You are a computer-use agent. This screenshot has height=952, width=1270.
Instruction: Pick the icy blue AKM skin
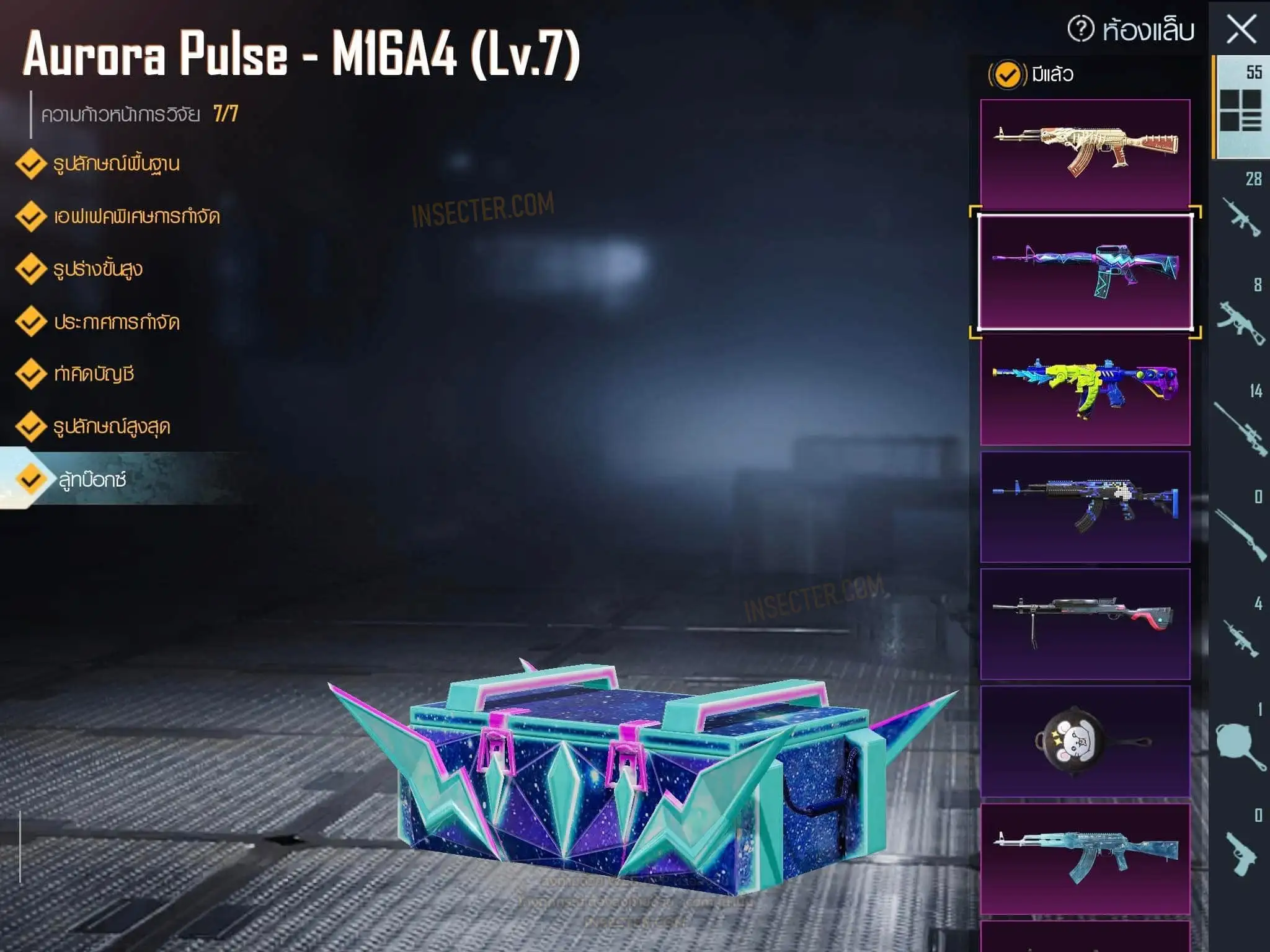[1085, 858]
